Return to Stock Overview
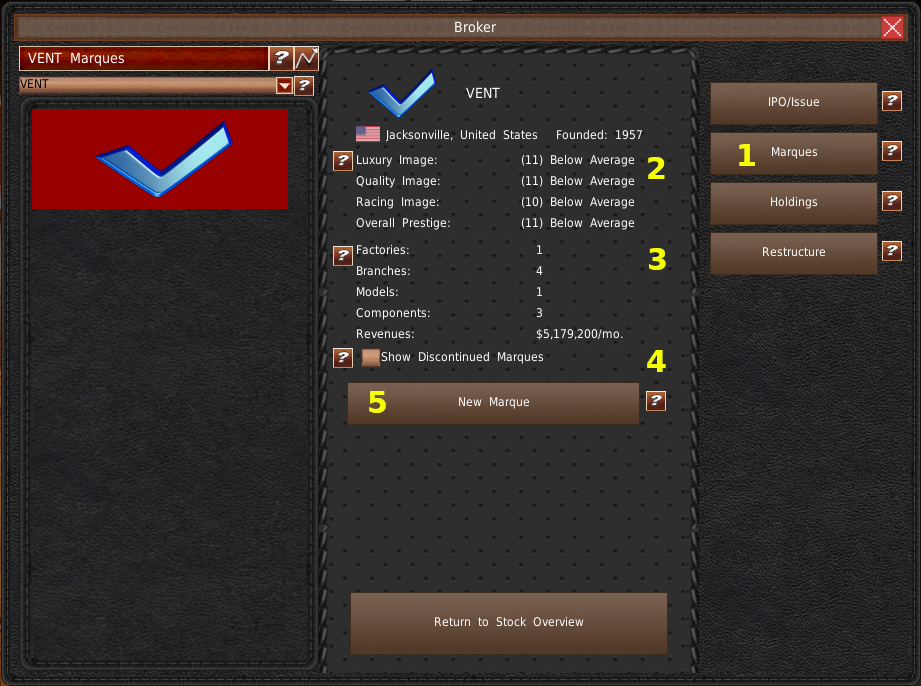The image size is (921, 686). point(508,622)
